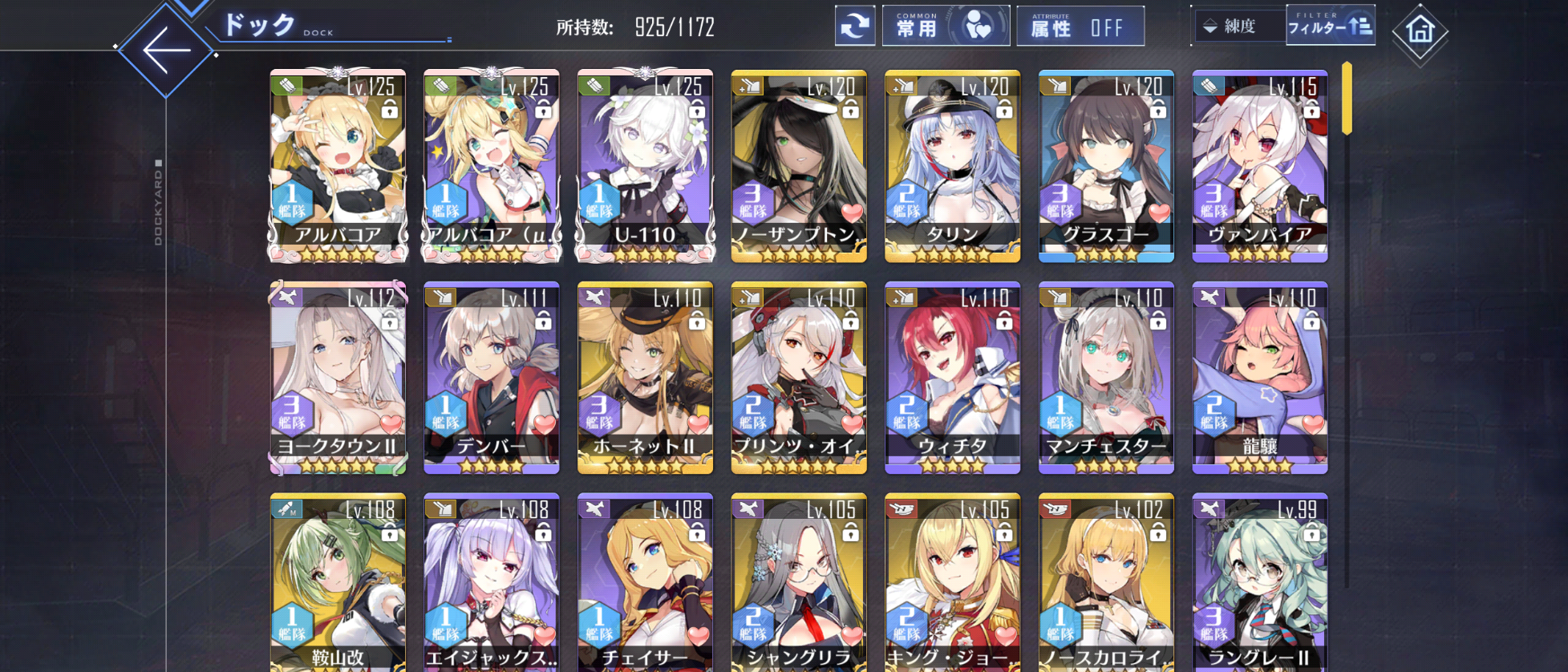Go back using the arrow button
Image resolution: width=1568 pixels, height=672 pixels.
click(166, 50)
